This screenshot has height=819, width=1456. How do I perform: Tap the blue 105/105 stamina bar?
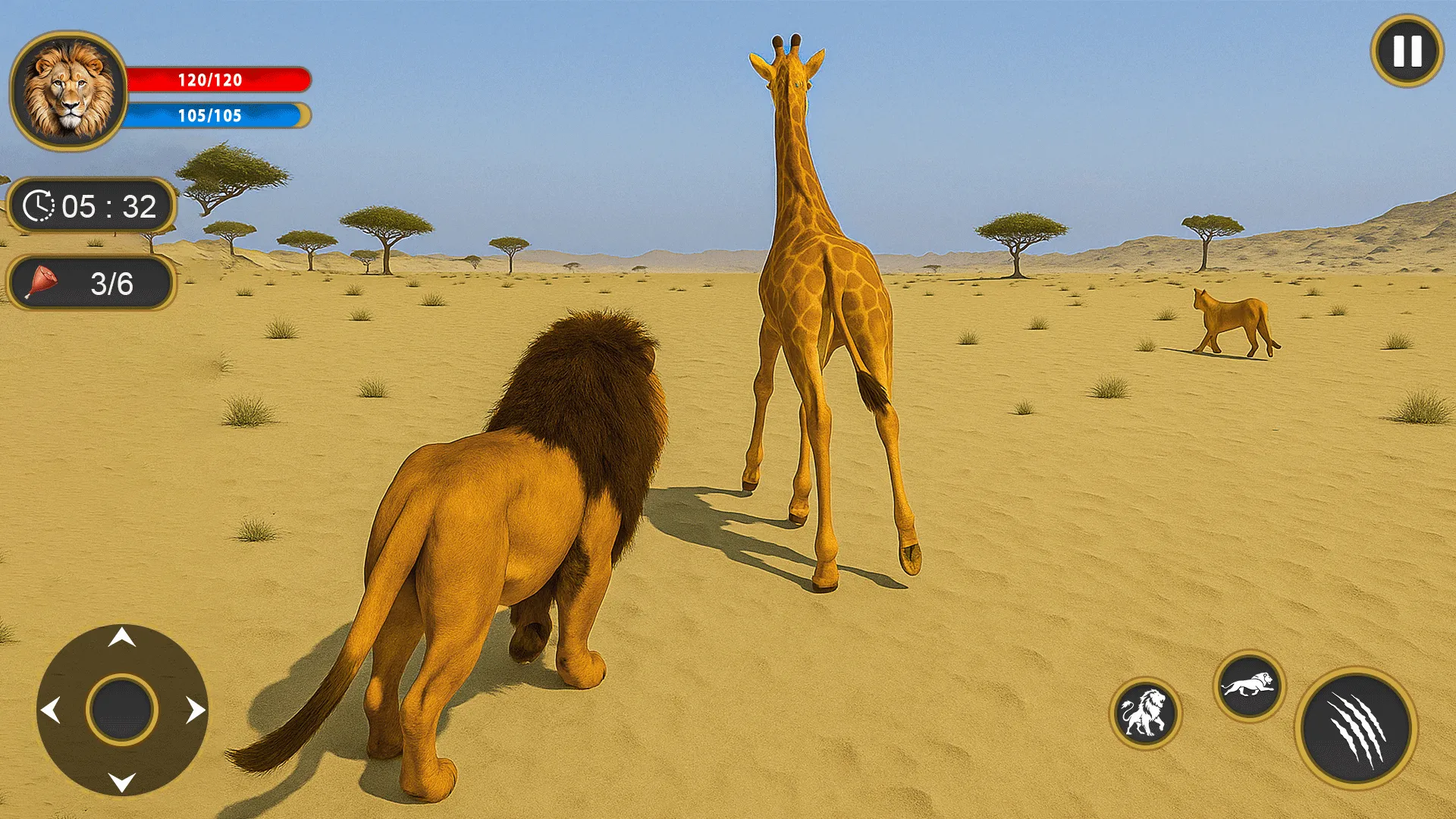point(215,116)
